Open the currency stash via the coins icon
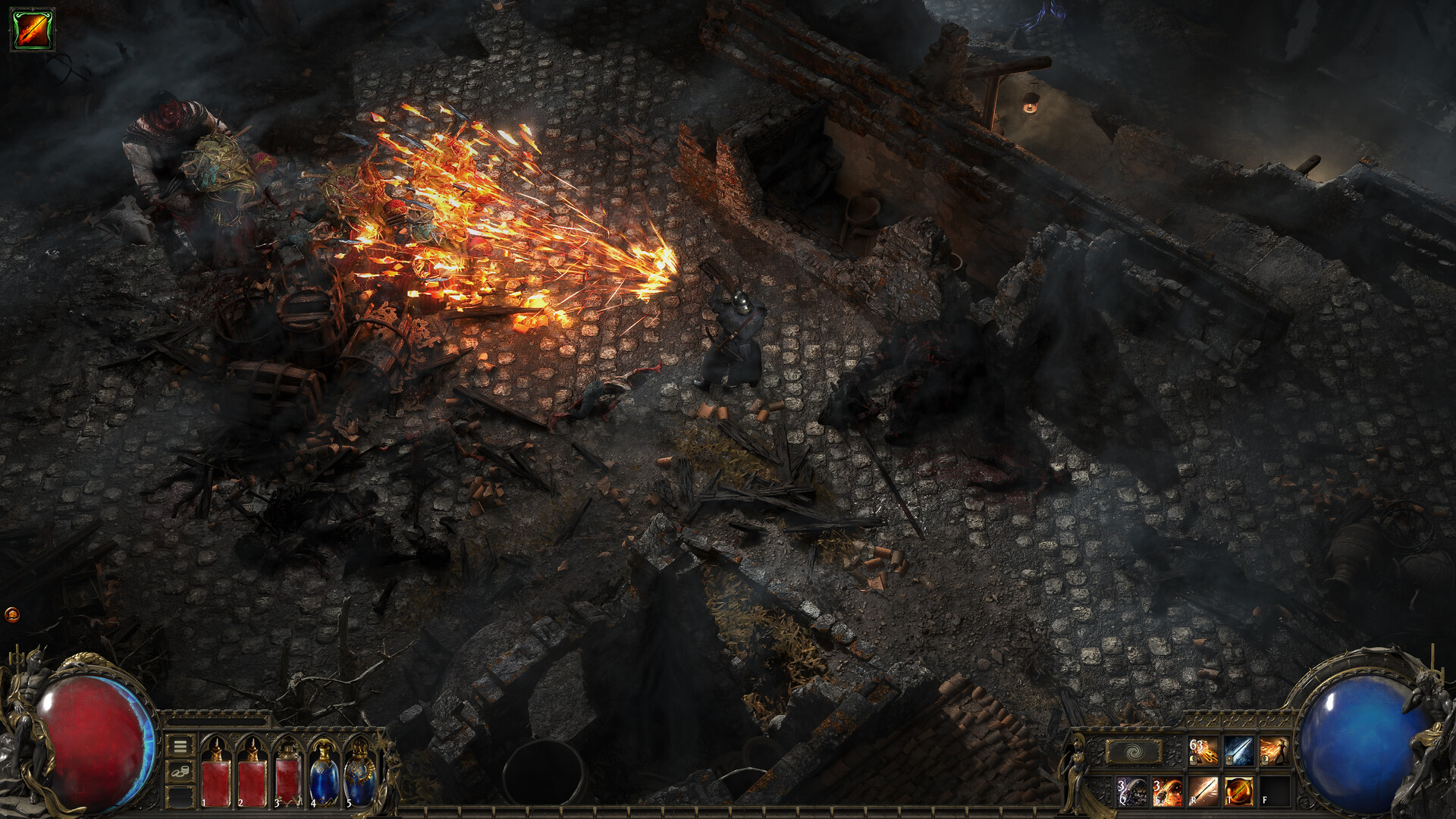1456x819 pixels. click(x=180, y=772)
